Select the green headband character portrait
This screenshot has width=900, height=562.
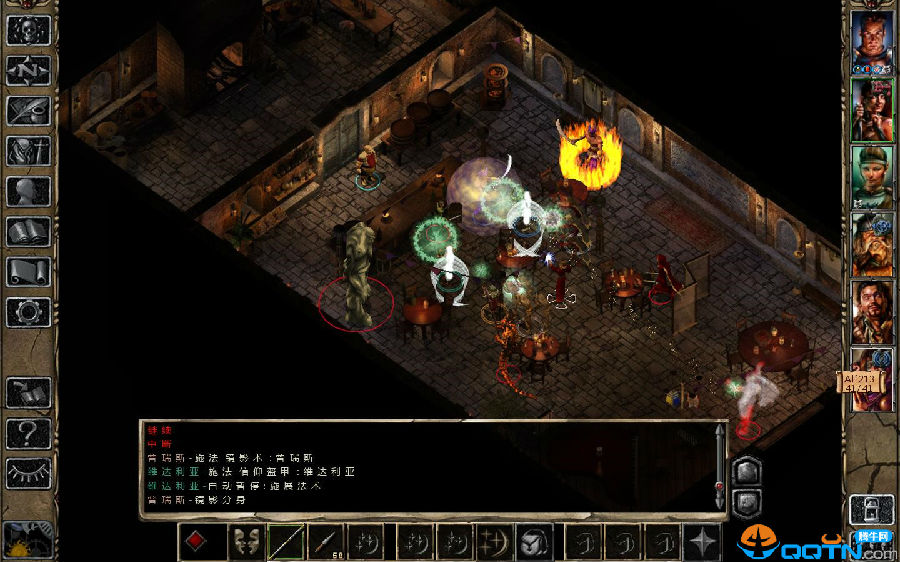[x=872, y=176]
